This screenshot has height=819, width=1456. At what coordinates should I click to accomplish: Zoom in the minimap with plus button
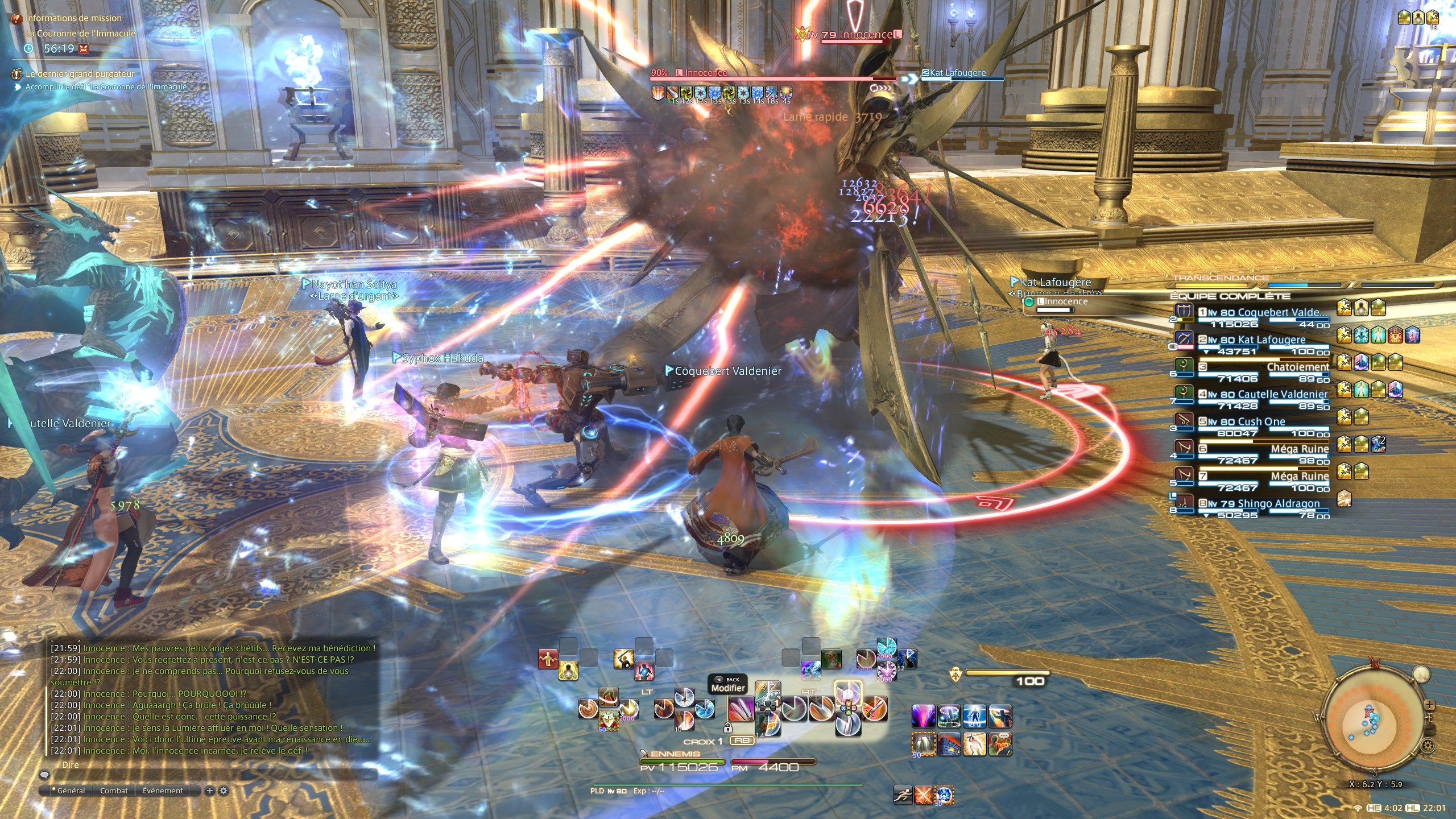coord(1429,705)
